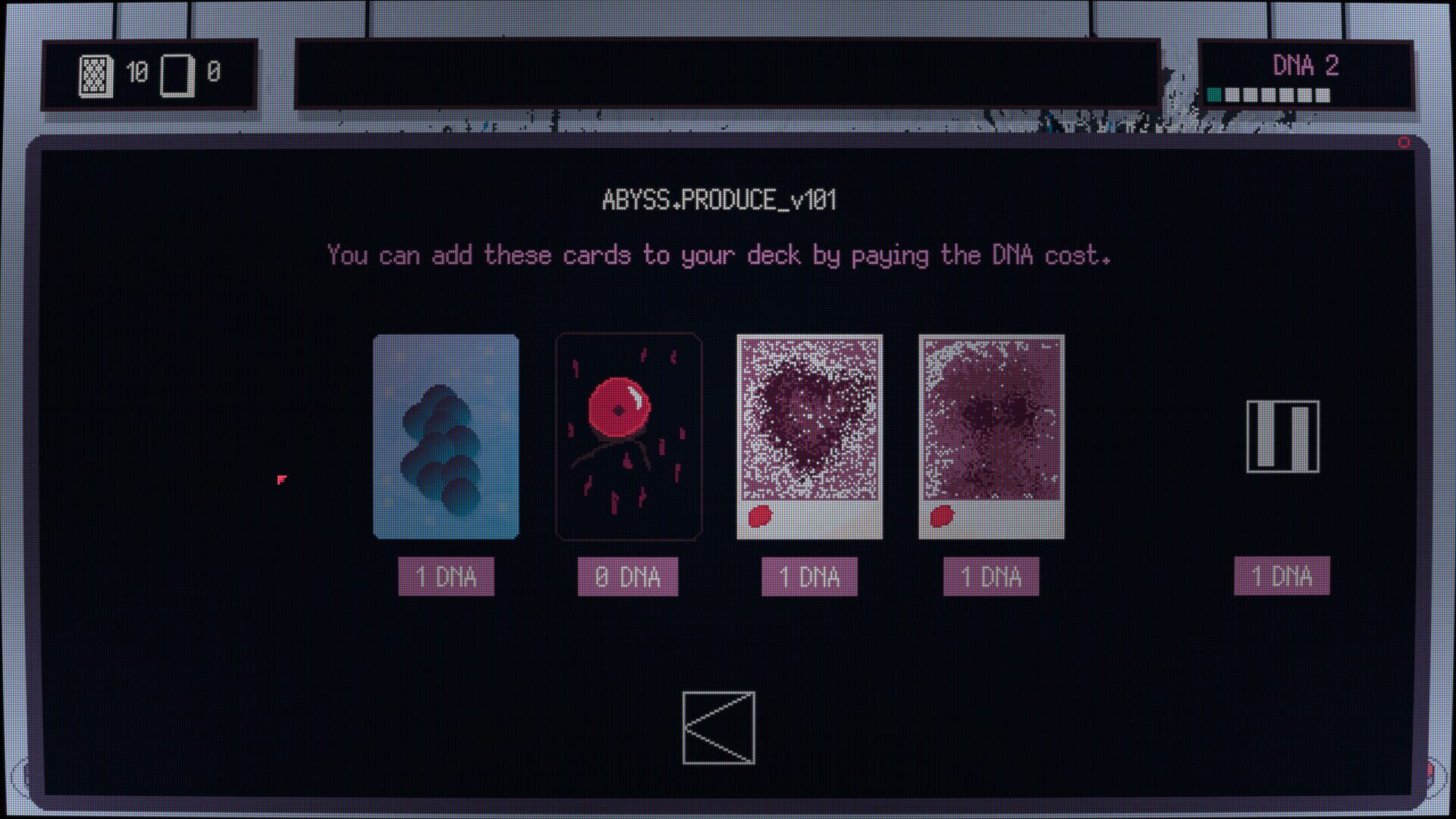Image resolution: width=1456 pixels, height=819 pixels.
Task: Select the highlighted red ovum card
Action: pos(629,436)
